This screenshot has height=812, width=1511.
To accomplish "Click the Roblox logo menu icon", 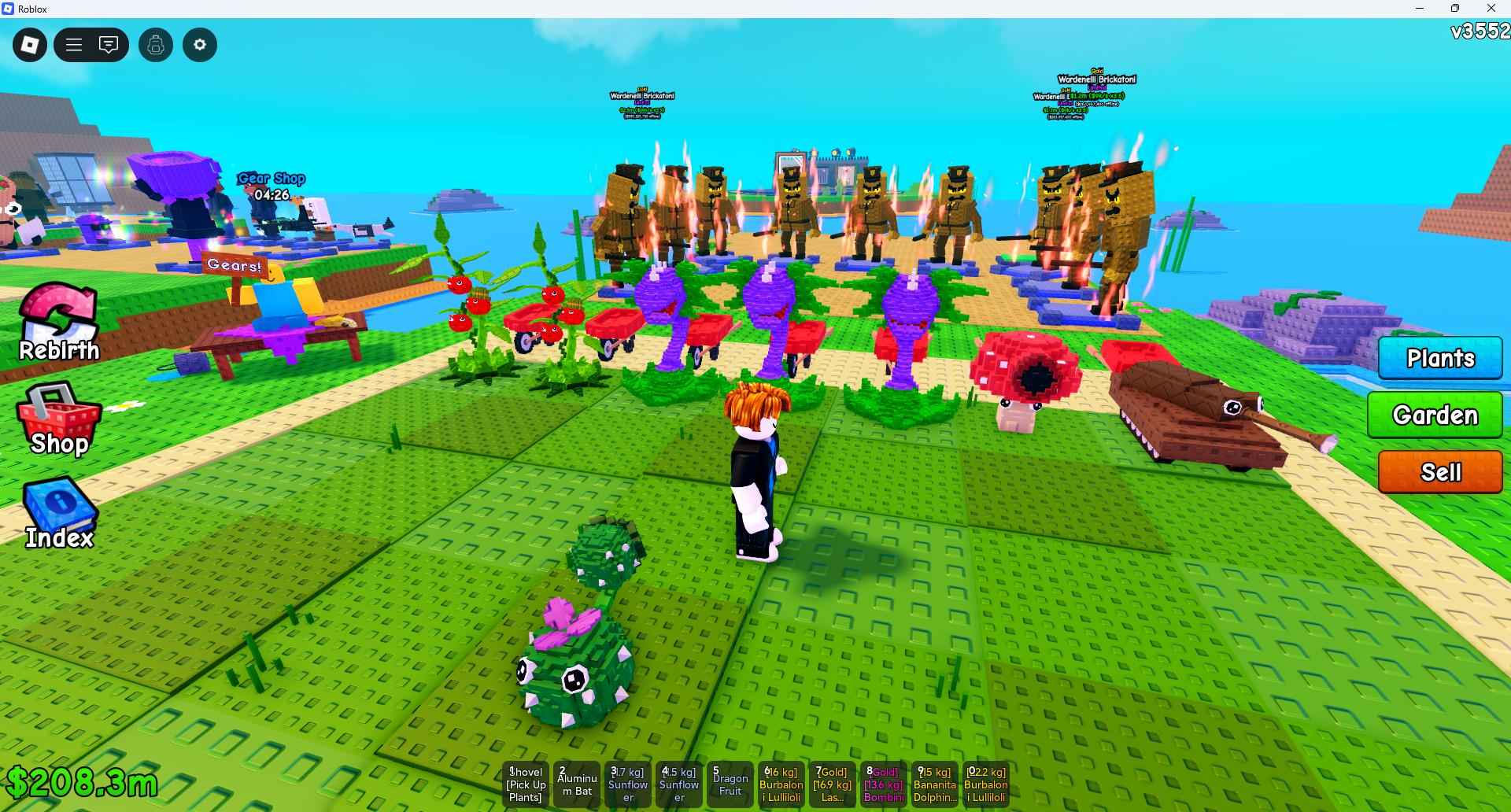I will coord(29,45).
